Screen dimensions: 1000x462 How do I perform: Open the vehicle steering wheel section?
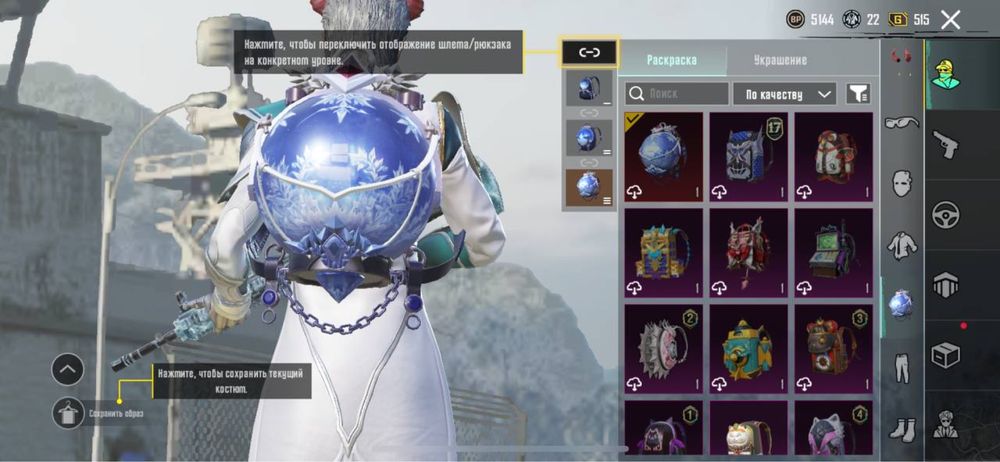(x=946, y=214)
